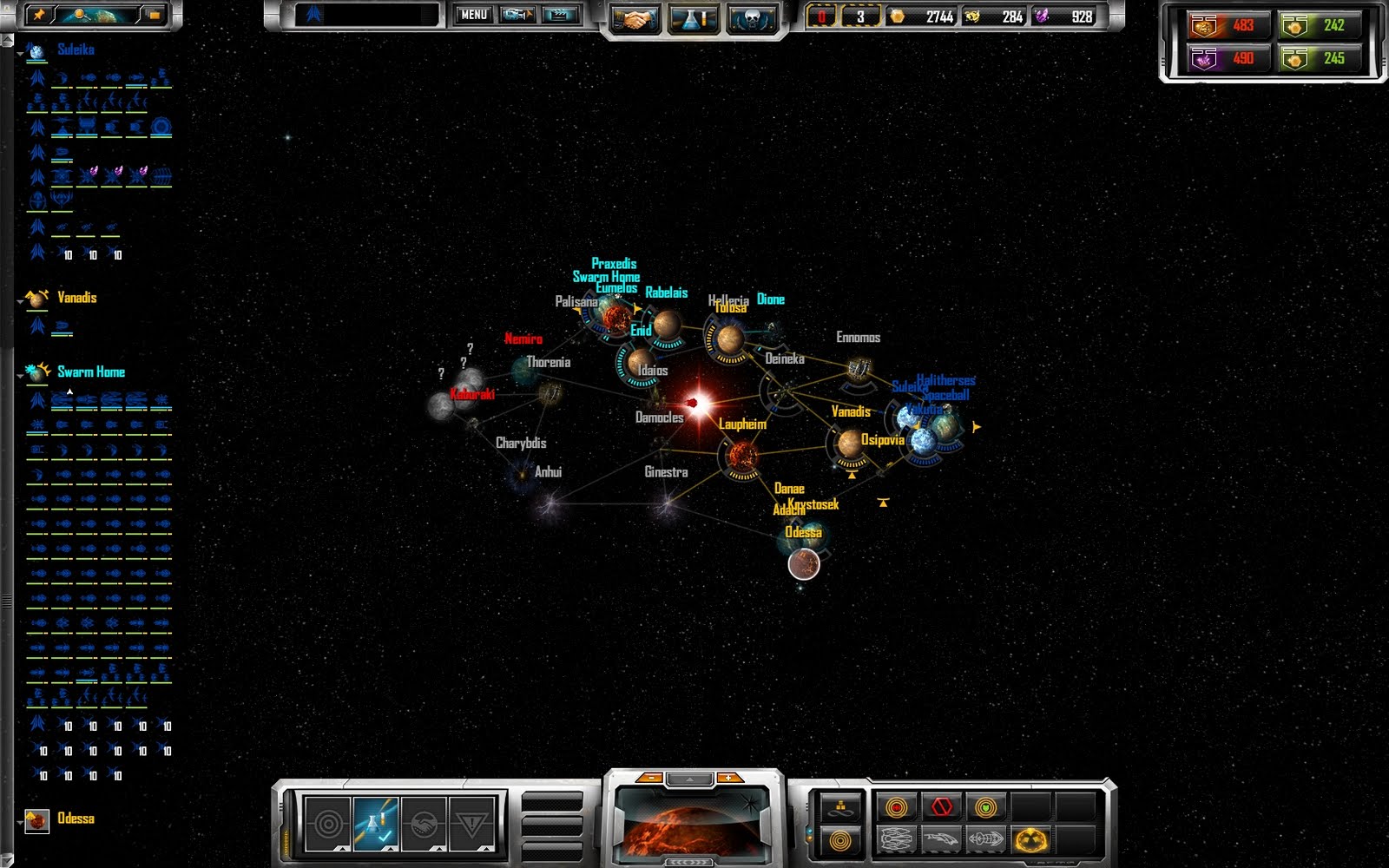The image size is (1389, 868).
Task: Select the capital ship build icon
Action: (x=898, y=840)
